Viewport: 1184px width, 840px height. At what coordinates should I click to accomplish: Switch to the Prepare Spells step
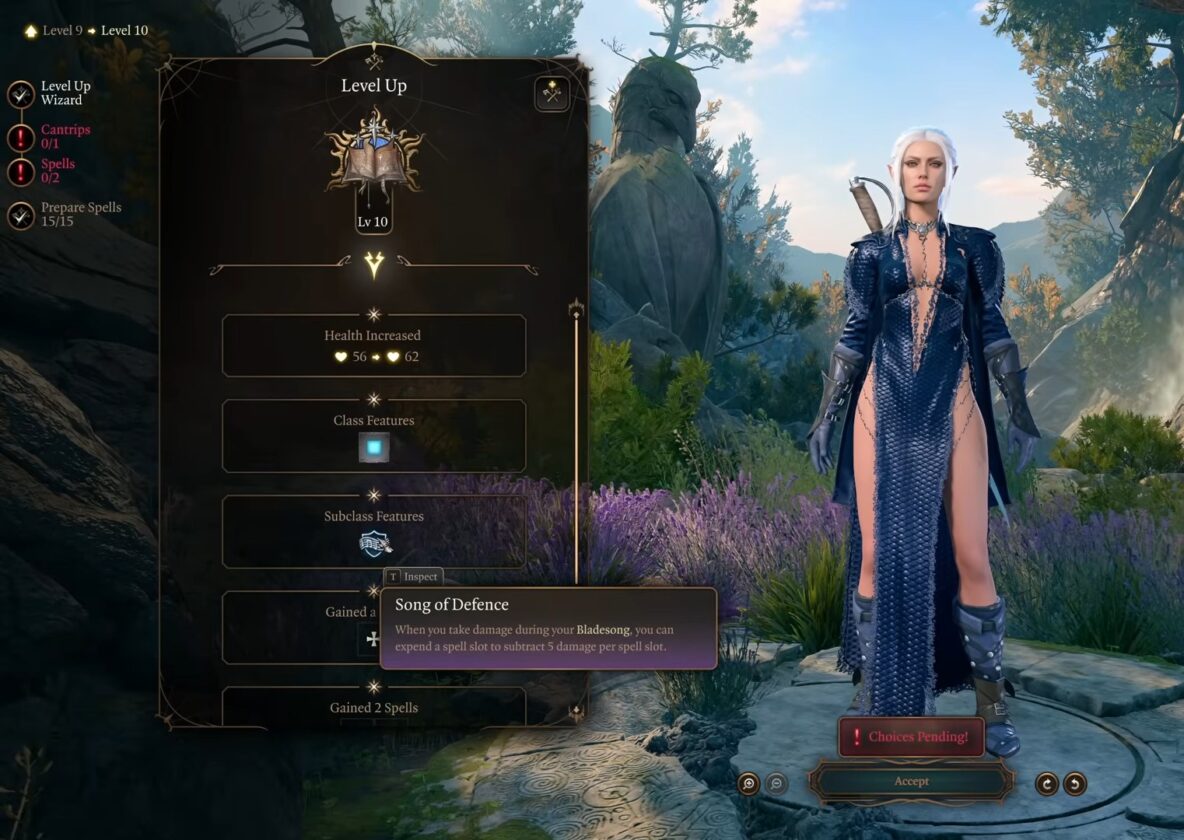pyautogui.click(x=22, y=215)
